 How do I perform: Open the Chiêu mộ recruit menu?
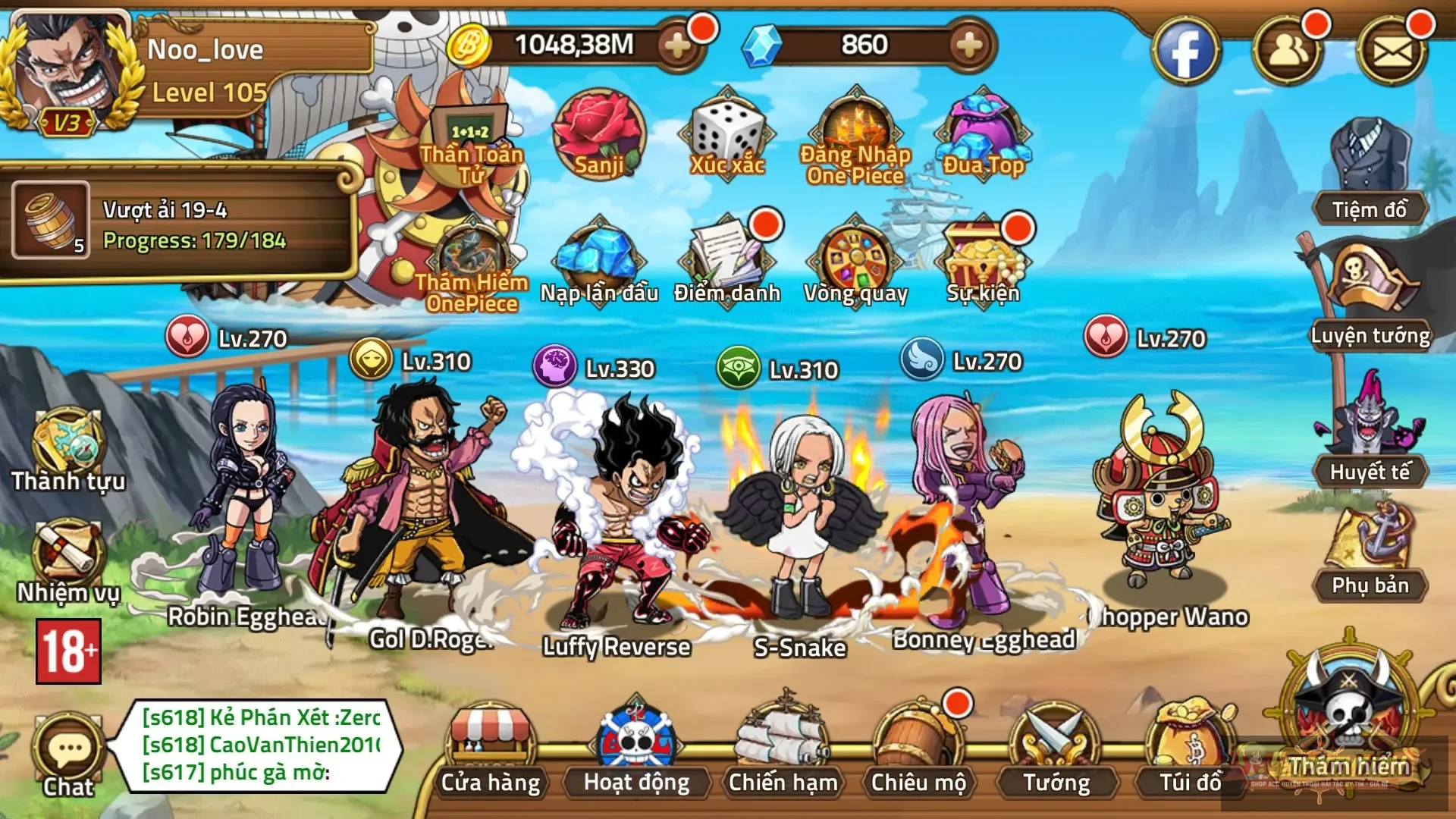(x=918, y=751)
